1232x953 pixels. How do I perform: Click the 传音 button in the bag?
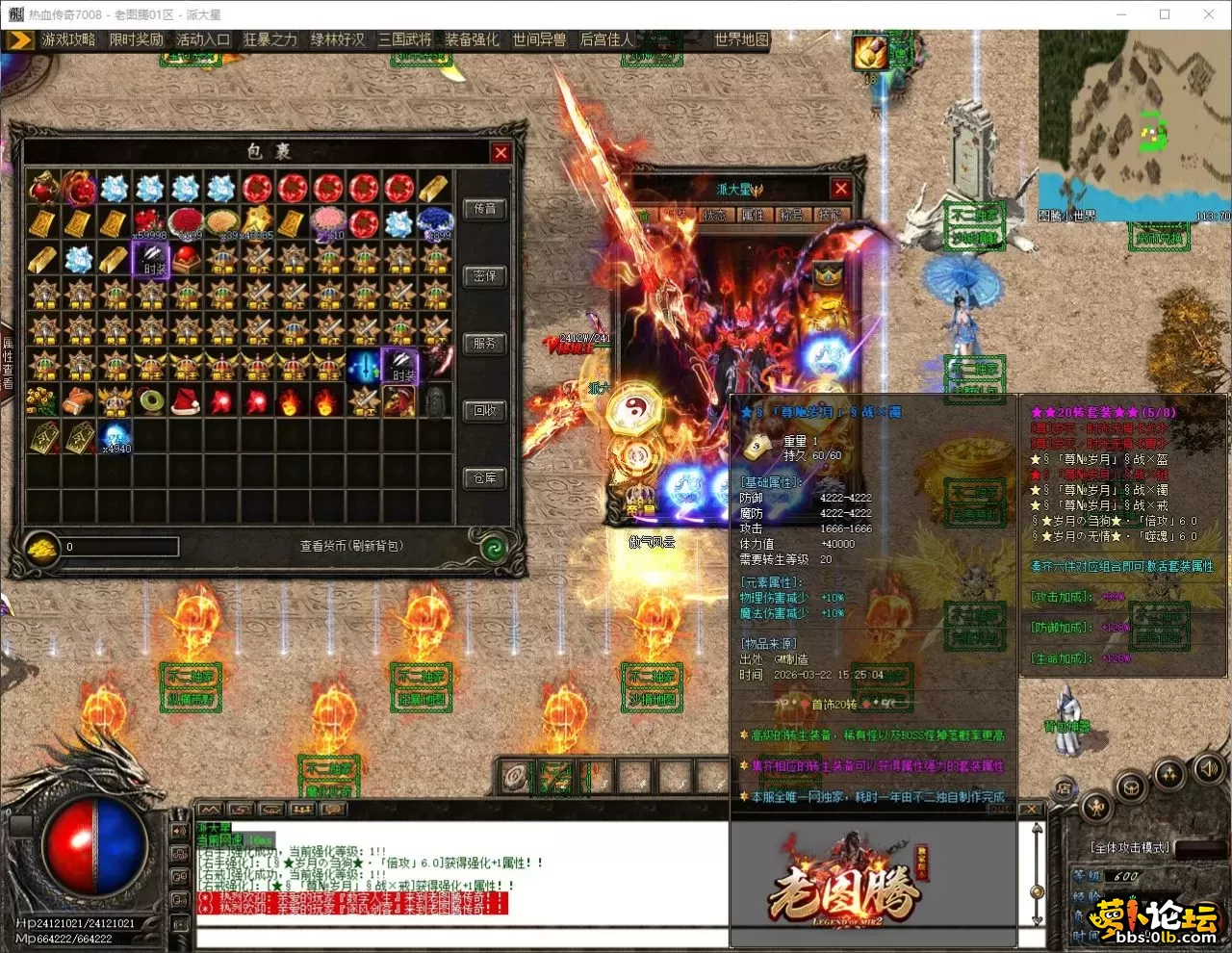point(485,209)
